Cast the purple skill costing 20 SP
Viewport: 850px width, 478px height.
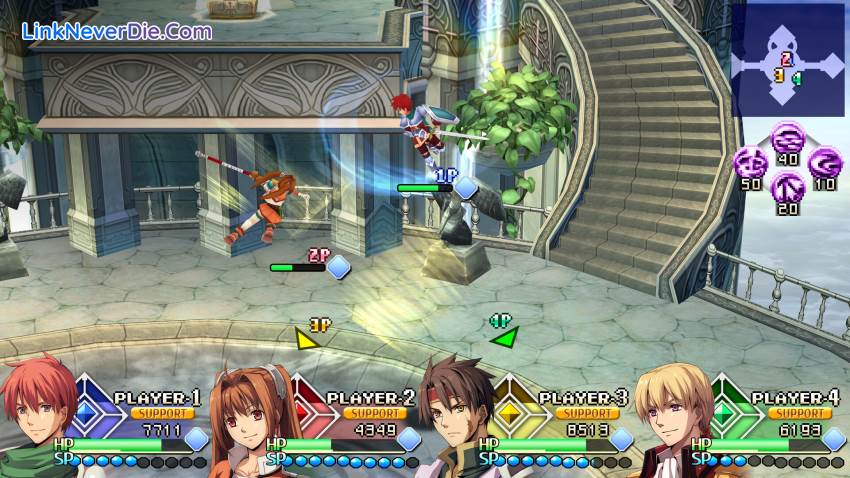pos(786,185)
